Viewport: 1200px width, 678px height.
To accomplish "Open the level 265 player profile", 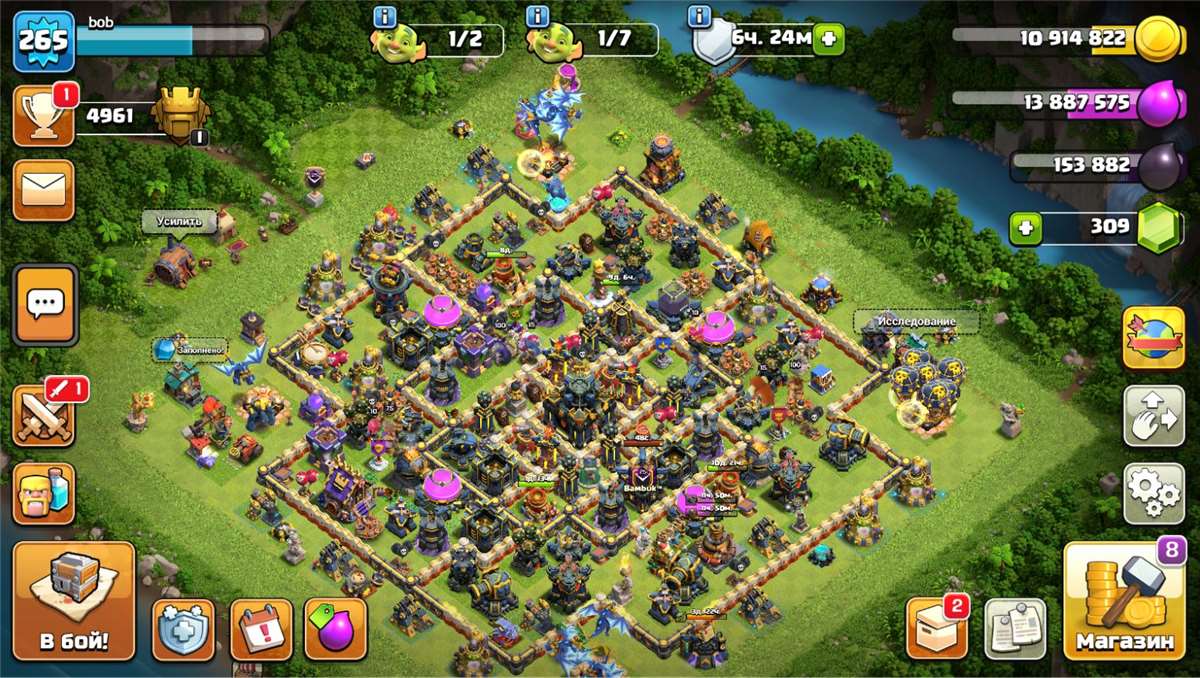I will point(44,41).
